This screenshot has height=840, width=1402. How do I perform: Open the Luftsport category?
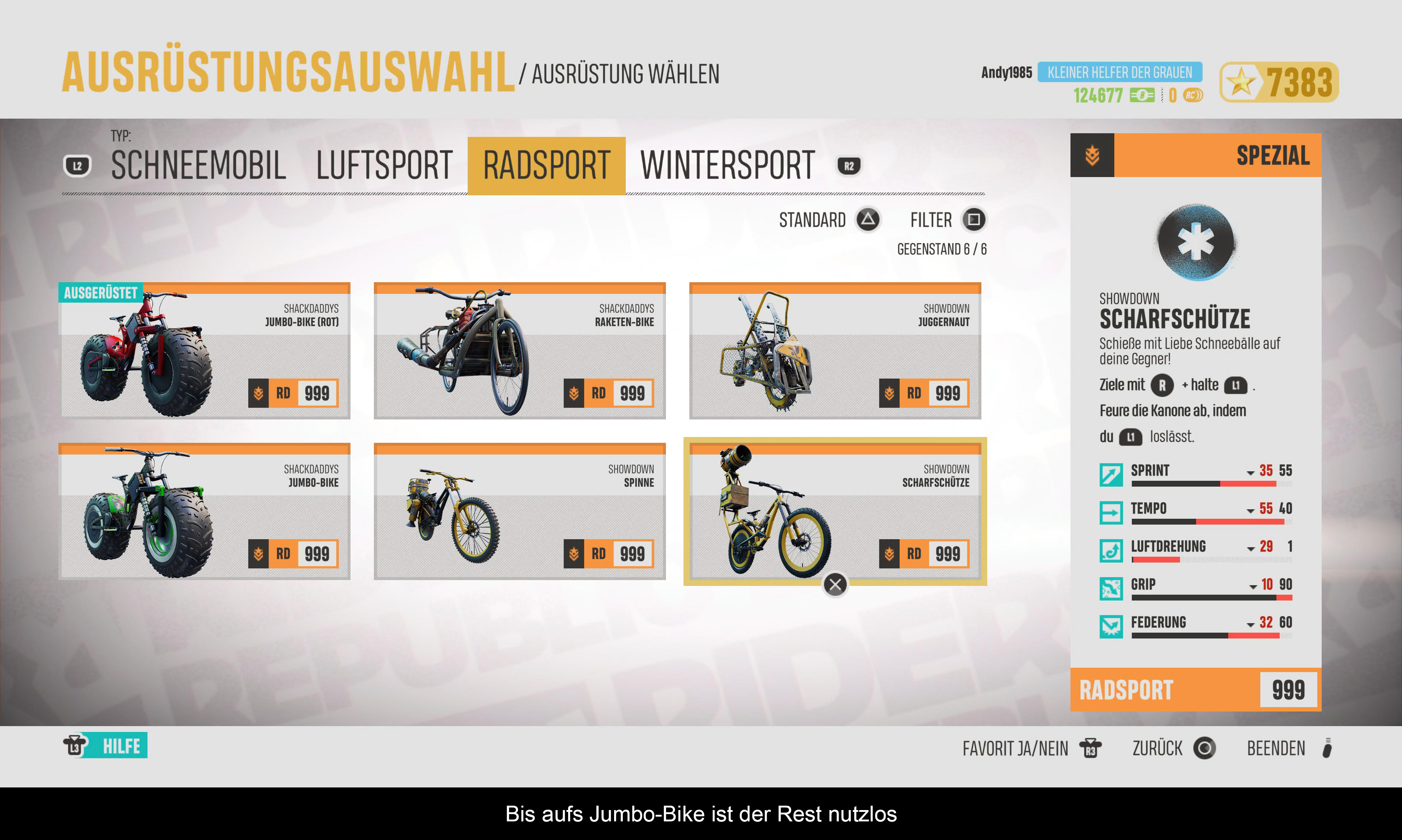[x=384, y=166]
